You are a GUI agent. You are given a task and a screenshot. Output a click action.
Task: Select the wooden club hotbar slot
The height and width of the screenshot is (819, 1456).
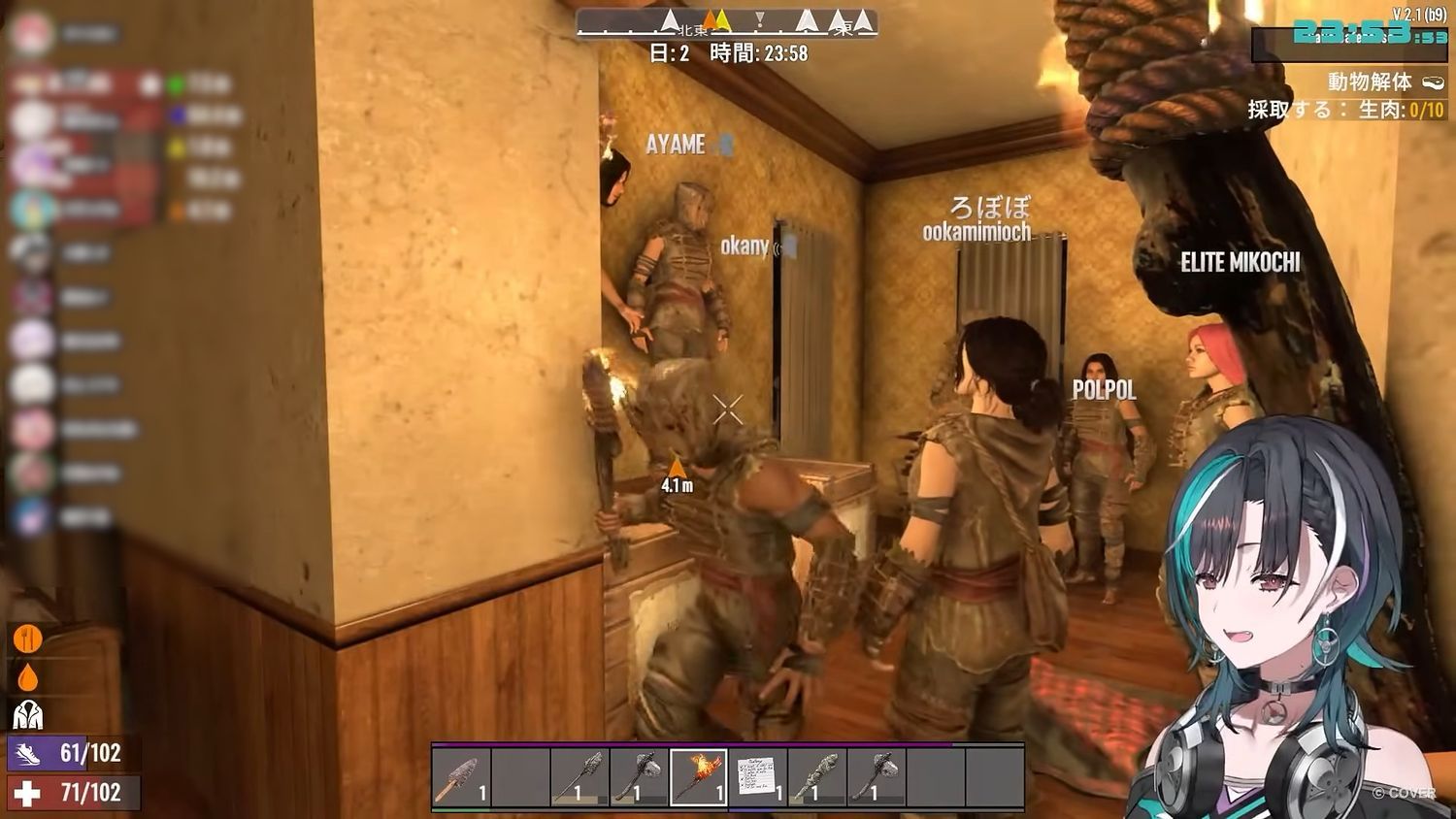(816, 777)
